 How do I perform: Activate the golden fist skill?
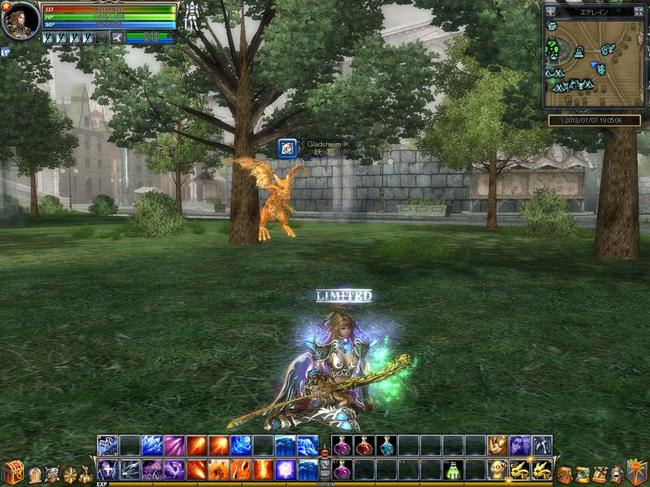point(497,446)
